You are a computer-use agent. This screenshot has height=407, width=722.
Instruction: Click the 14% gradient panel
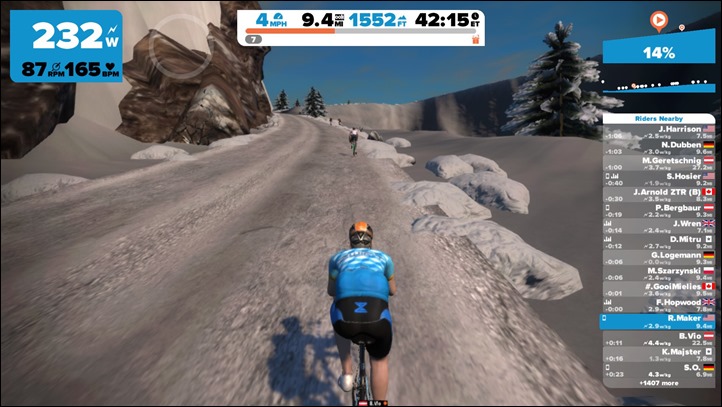click(660, 52)
